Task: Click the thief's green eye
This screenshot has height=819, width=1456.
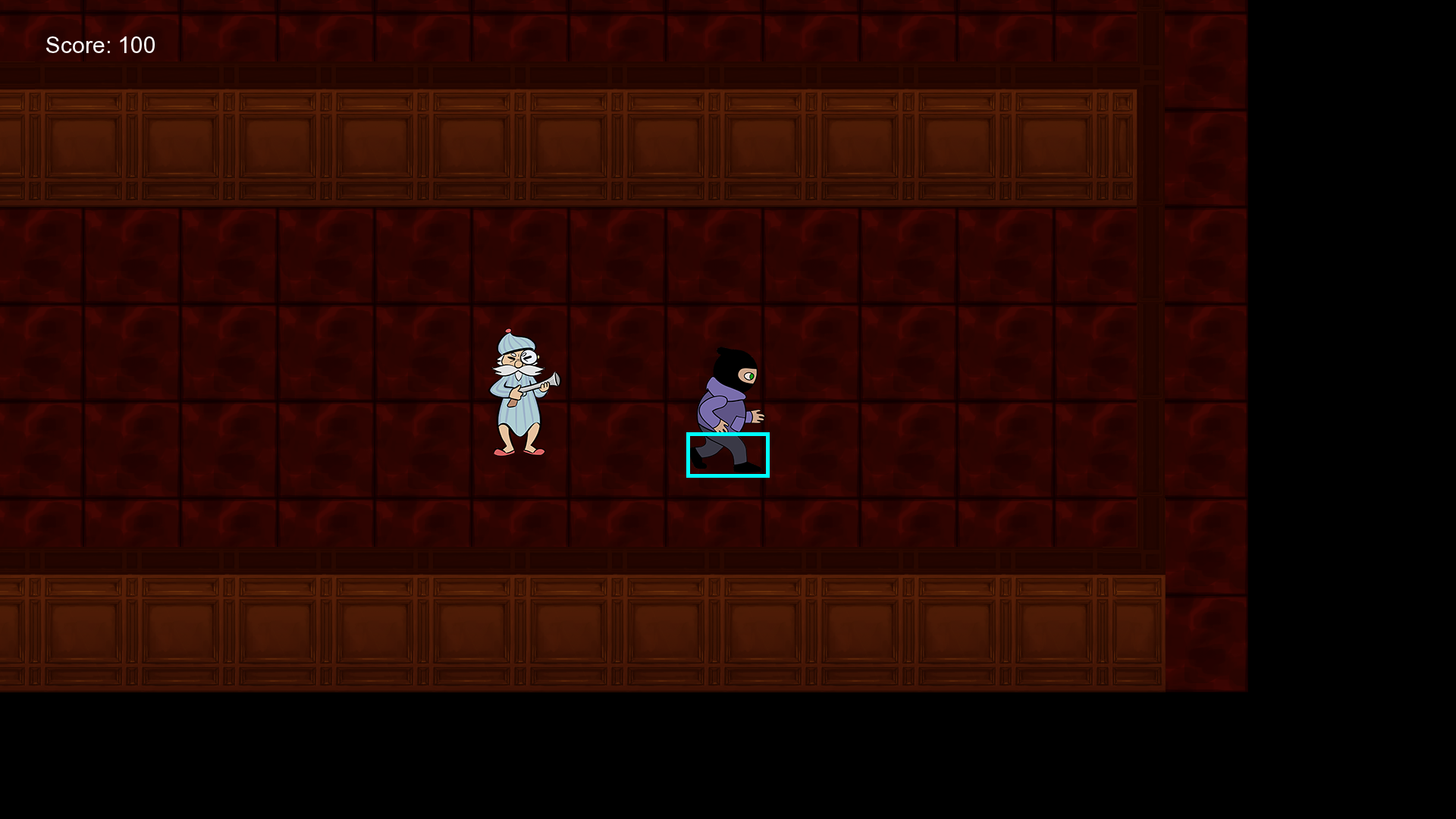Action: tap(752, 376)
